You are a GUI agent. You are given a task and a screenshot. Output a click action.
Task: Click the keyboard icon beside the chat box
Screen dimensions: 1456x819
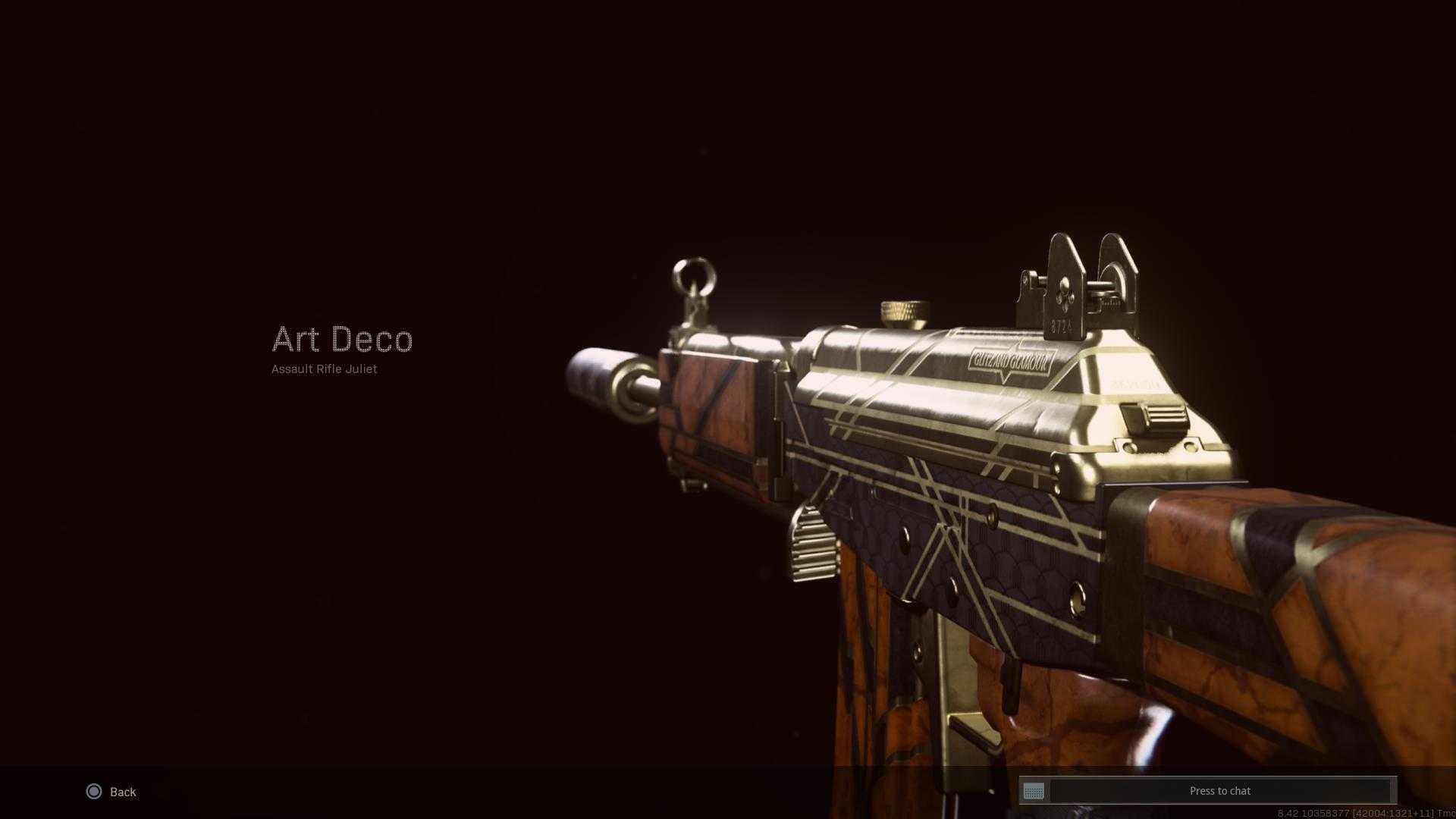[1034, 792]
